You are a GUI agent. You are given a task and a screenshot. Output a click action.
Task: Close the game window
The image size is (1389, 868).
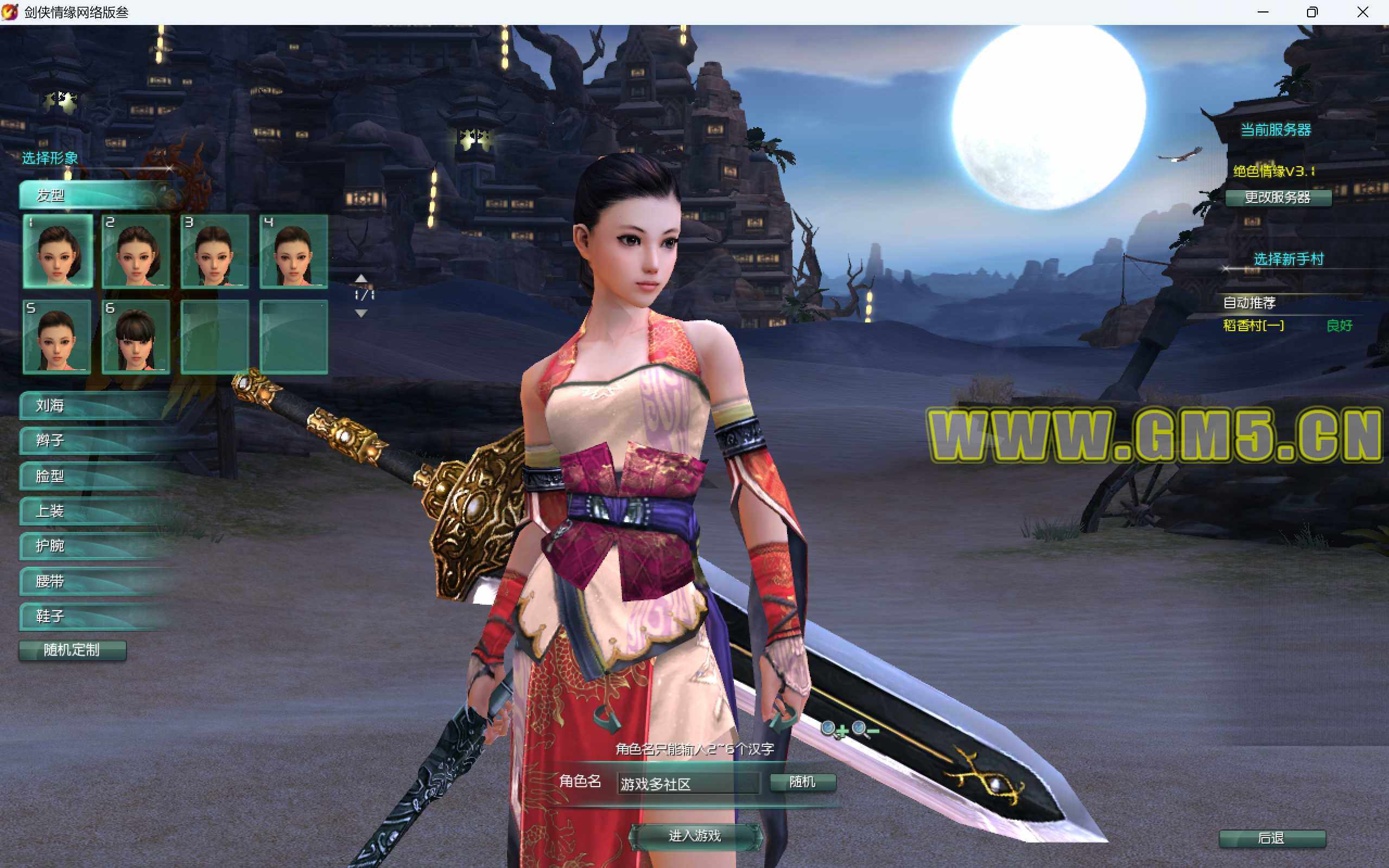point(1362,12)
